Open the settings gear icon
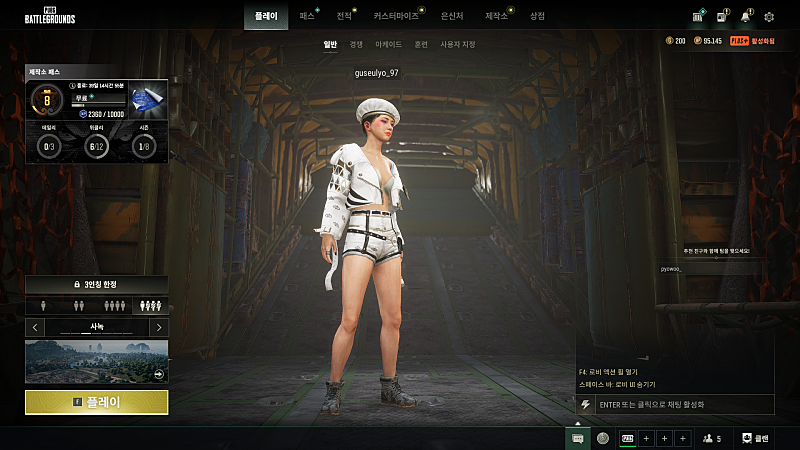 coord(769,17)
